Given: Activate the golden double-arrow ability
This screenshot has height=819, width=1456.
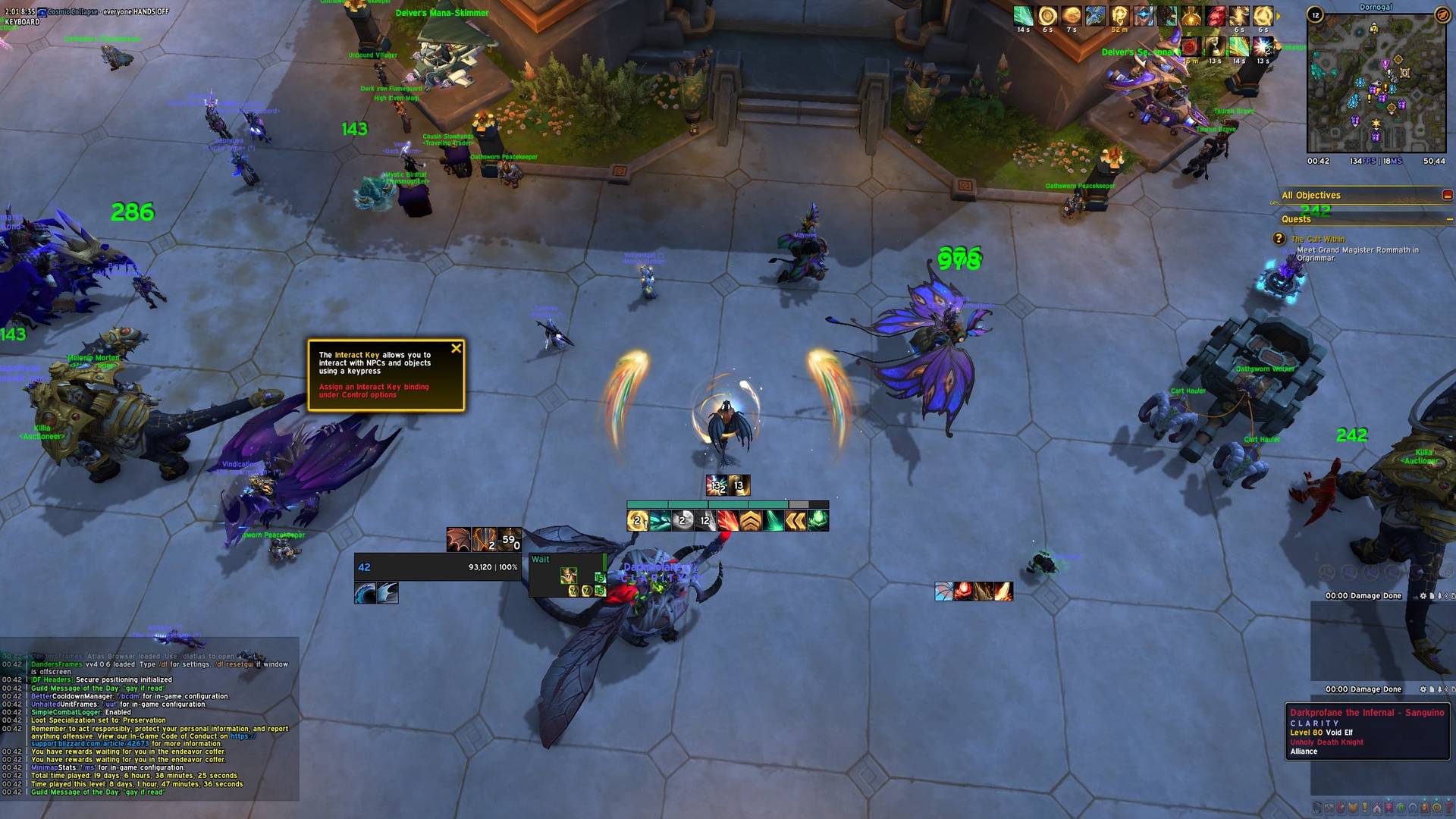Looking at the screenshot, I should coord(795,521).
